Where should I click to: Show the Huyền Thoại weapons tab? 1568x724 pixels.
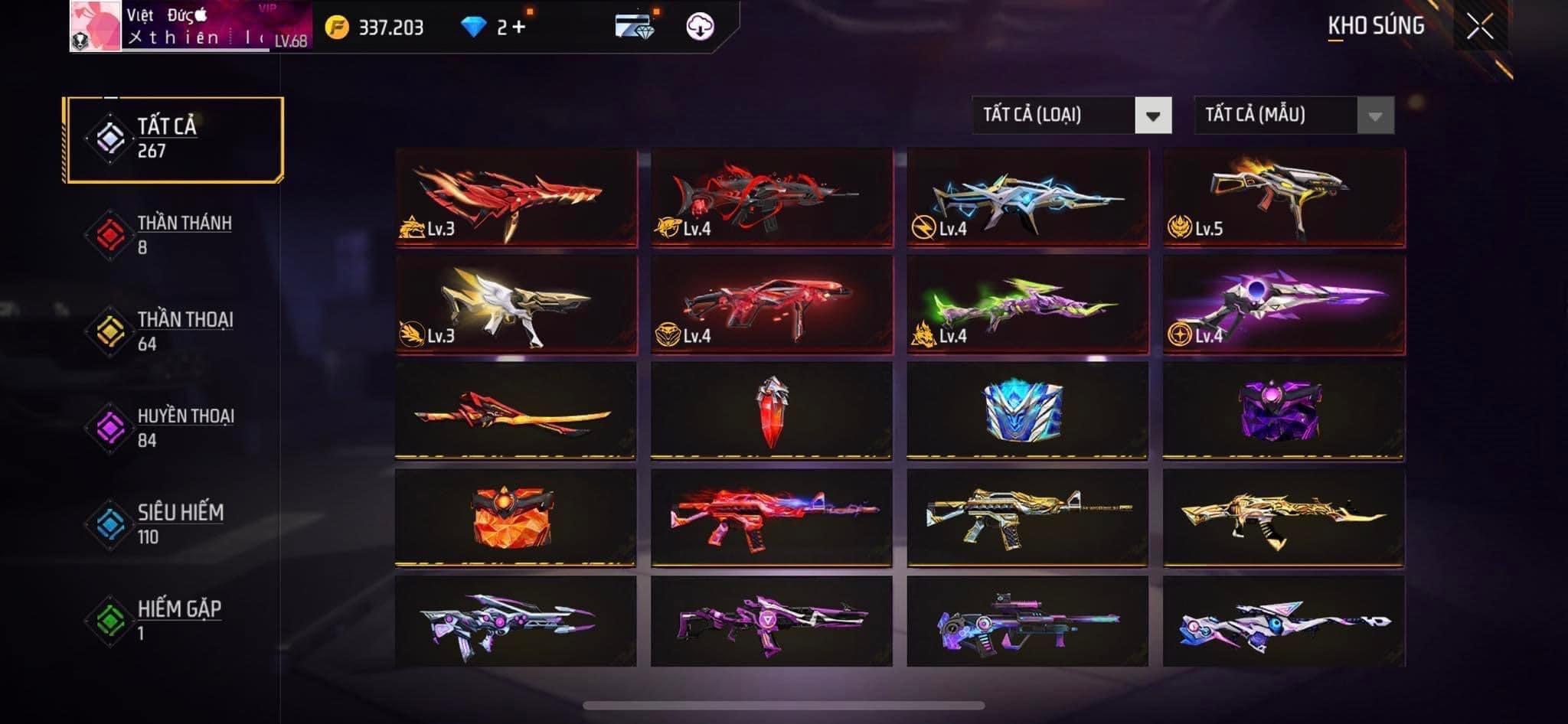pyautogui.click(x=175, y=428)
